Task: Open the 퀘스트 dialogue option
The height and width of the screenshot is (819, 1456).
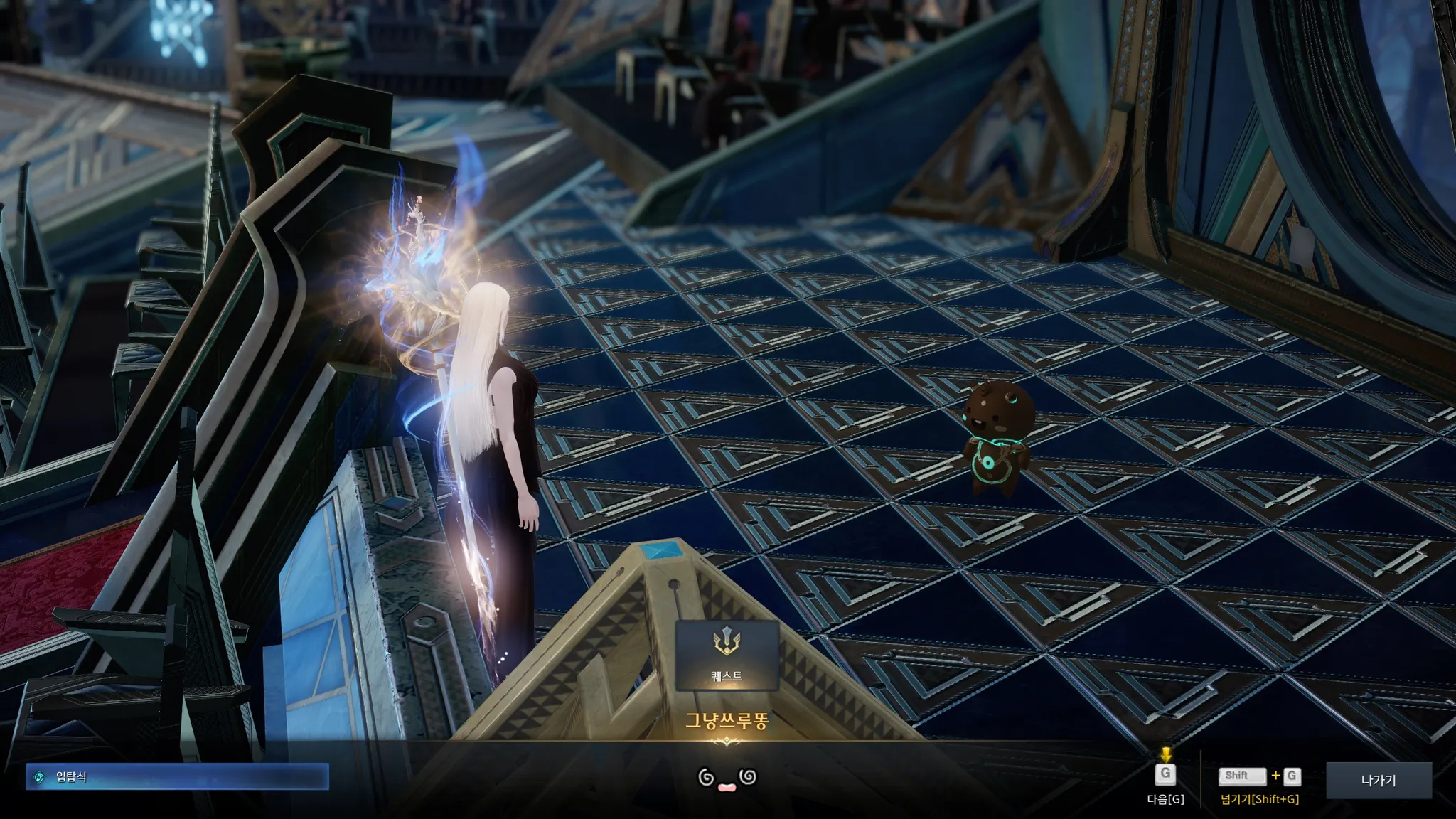Action: (727, 655)
